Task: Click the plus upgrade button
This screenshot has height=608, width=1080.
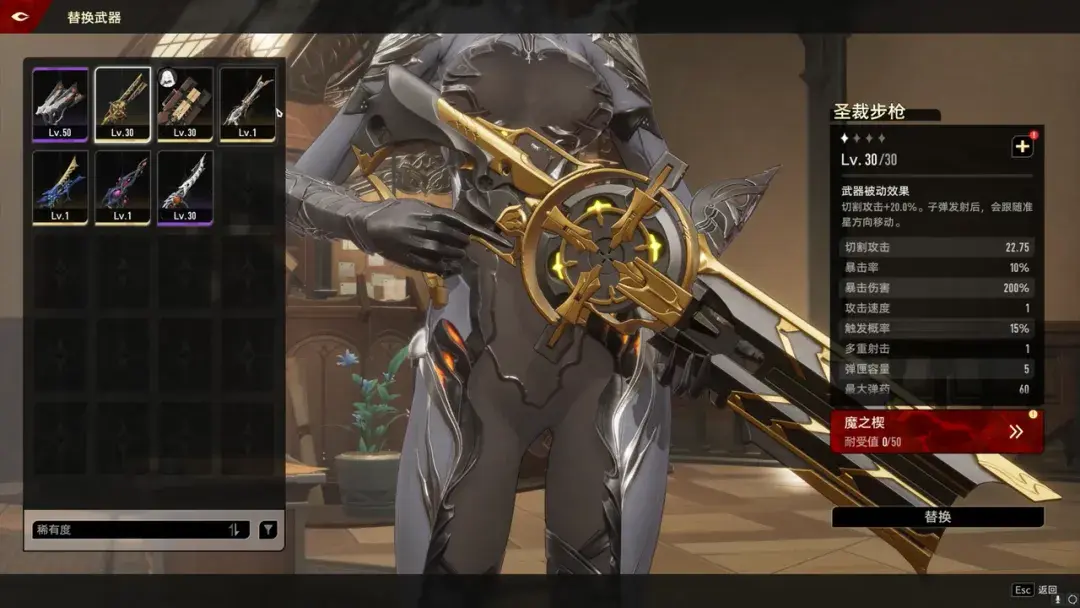Action: pos(1022,147)
